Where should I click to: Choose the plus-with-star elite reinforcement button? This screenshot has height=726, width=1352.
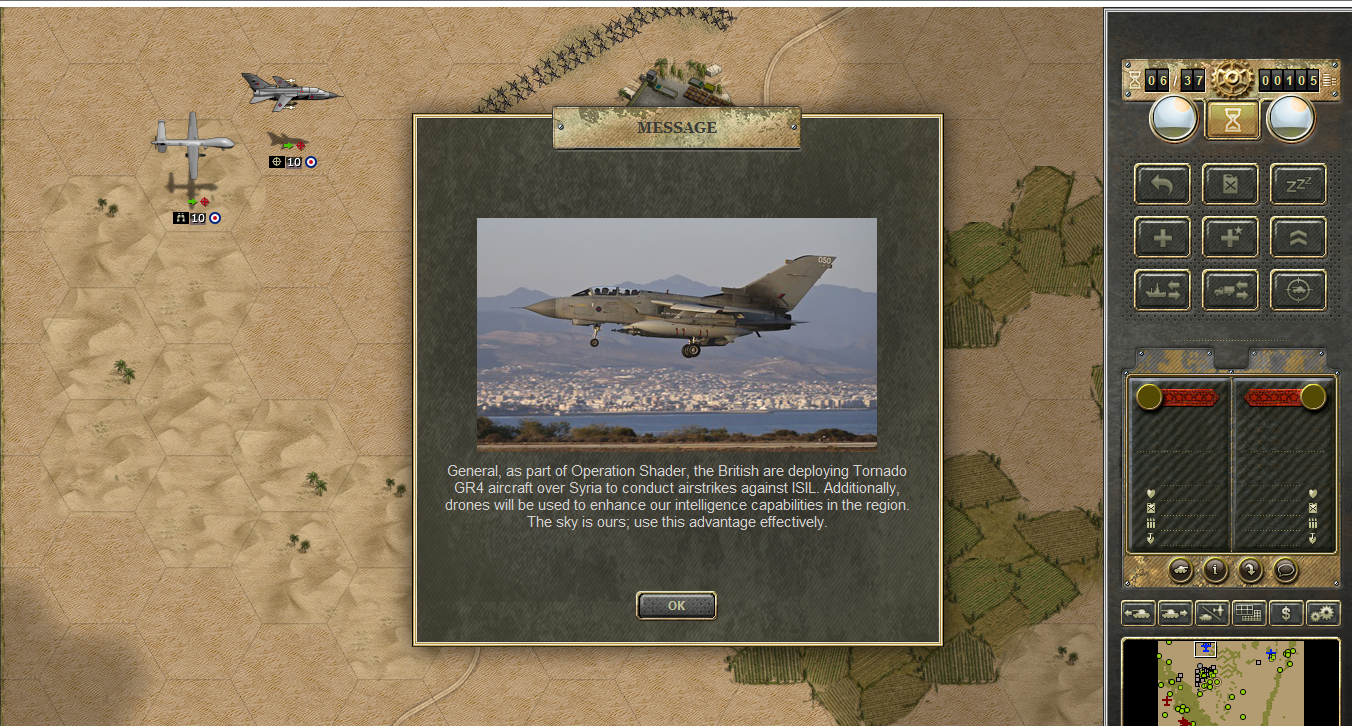1230,237
